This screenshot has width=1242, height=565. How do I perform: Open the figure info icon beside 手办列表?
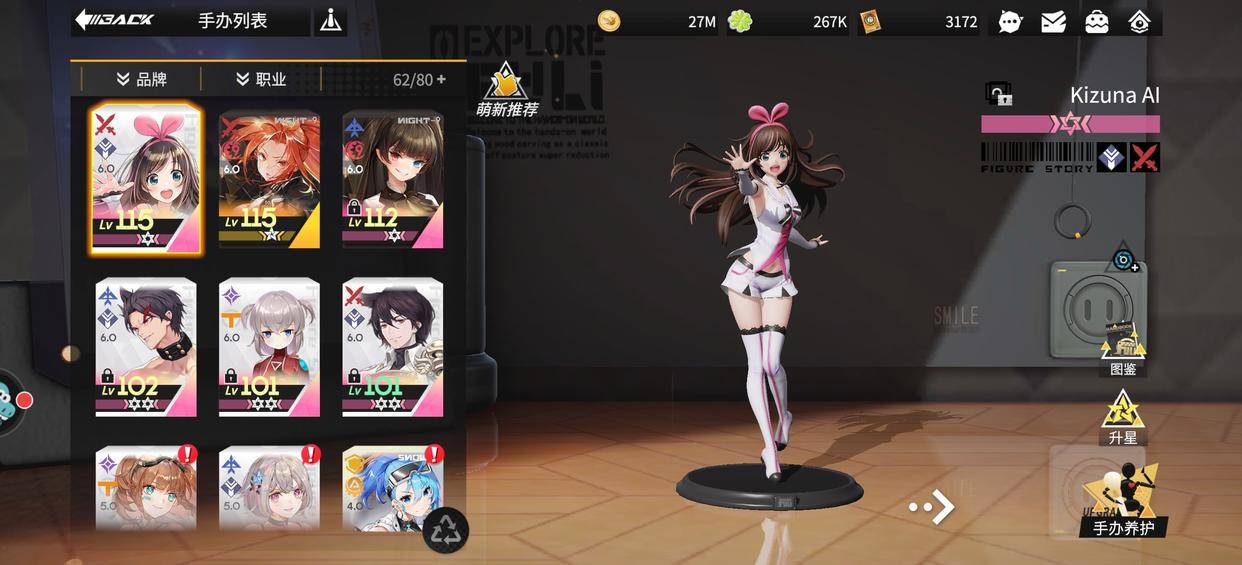click(330, 21)
